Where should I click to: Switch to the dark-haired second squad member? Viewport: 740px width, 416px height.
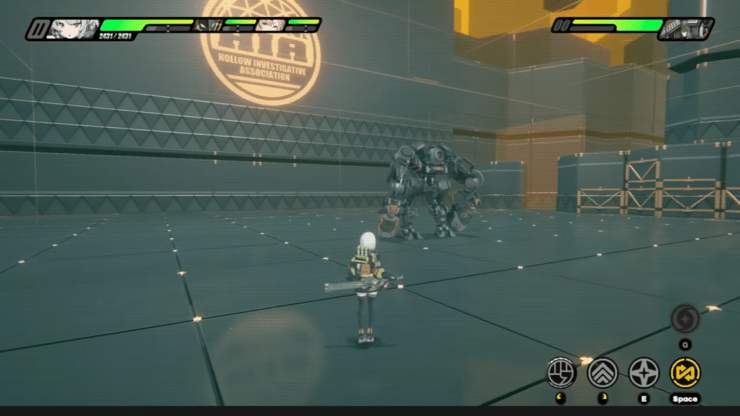pos(208,24)
